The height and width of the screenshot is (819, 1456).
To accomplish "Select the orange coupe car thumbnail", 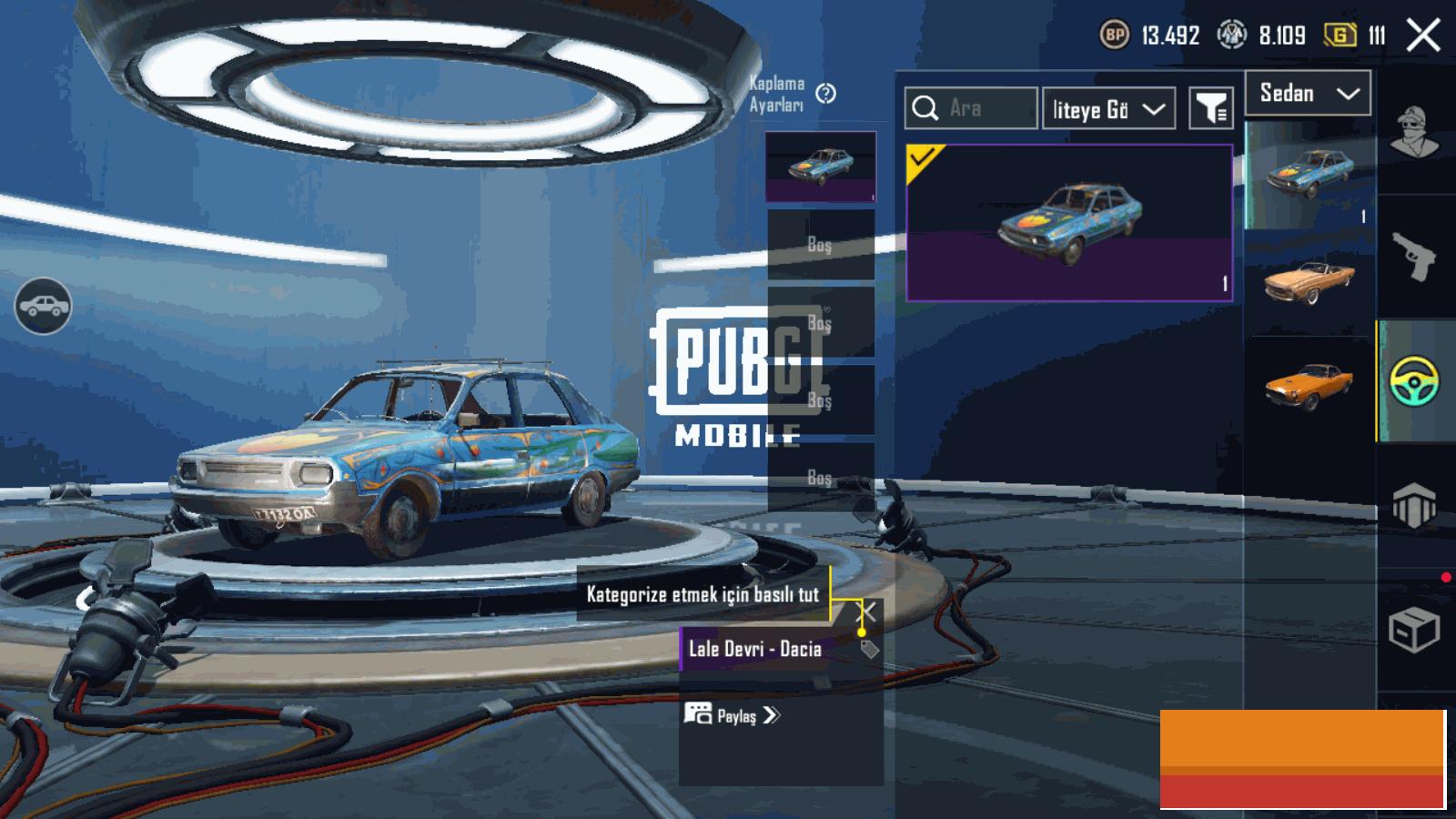I will (x=1309, y=387).
